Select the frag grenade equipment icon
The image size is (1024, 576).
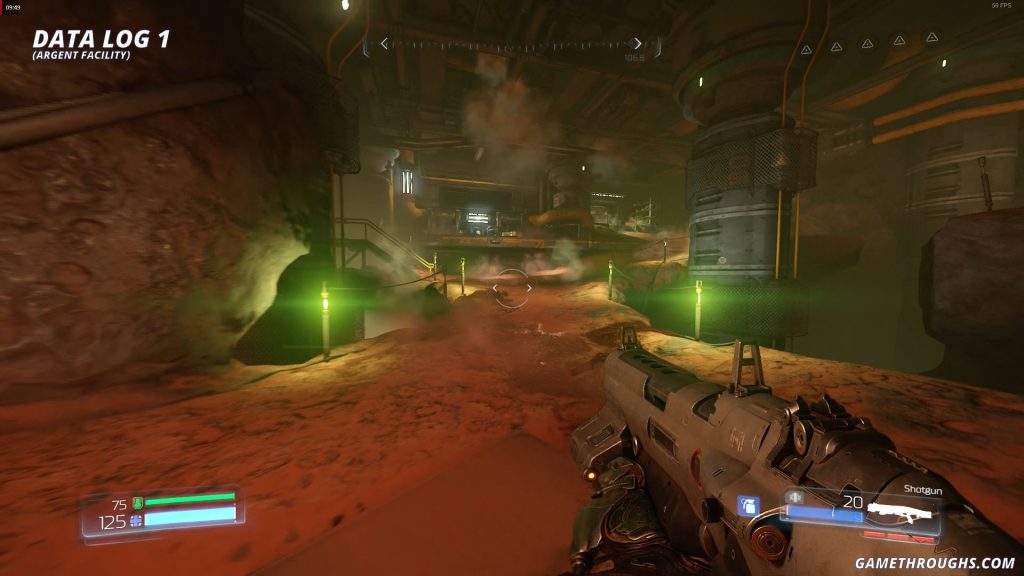pyautogui.click(x=745, y=506)
